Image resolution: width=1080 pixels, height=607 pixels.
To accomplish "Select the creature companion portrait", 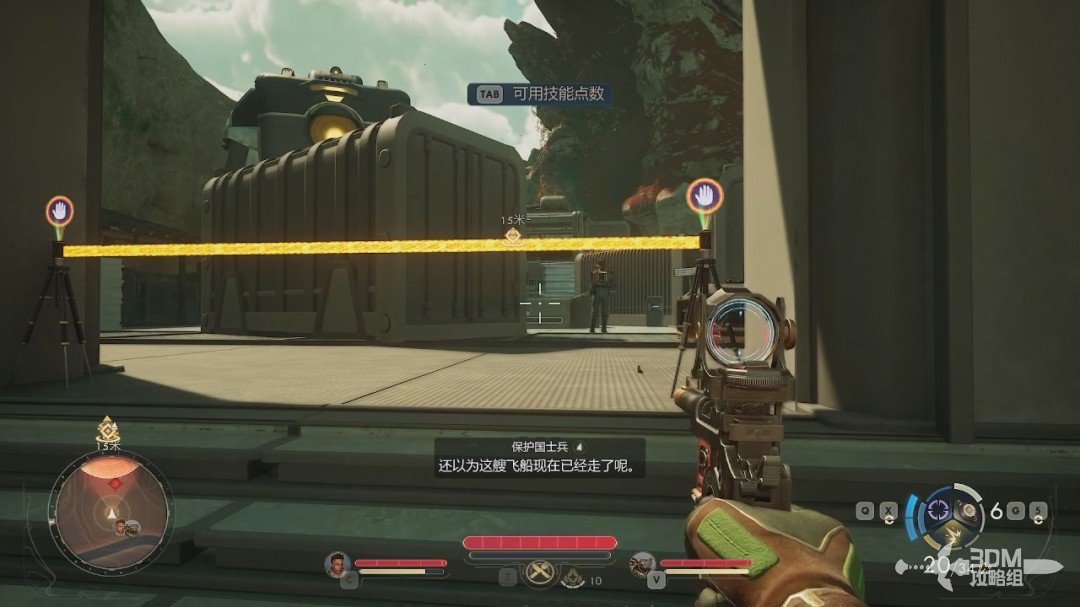I will coord(641,564).
